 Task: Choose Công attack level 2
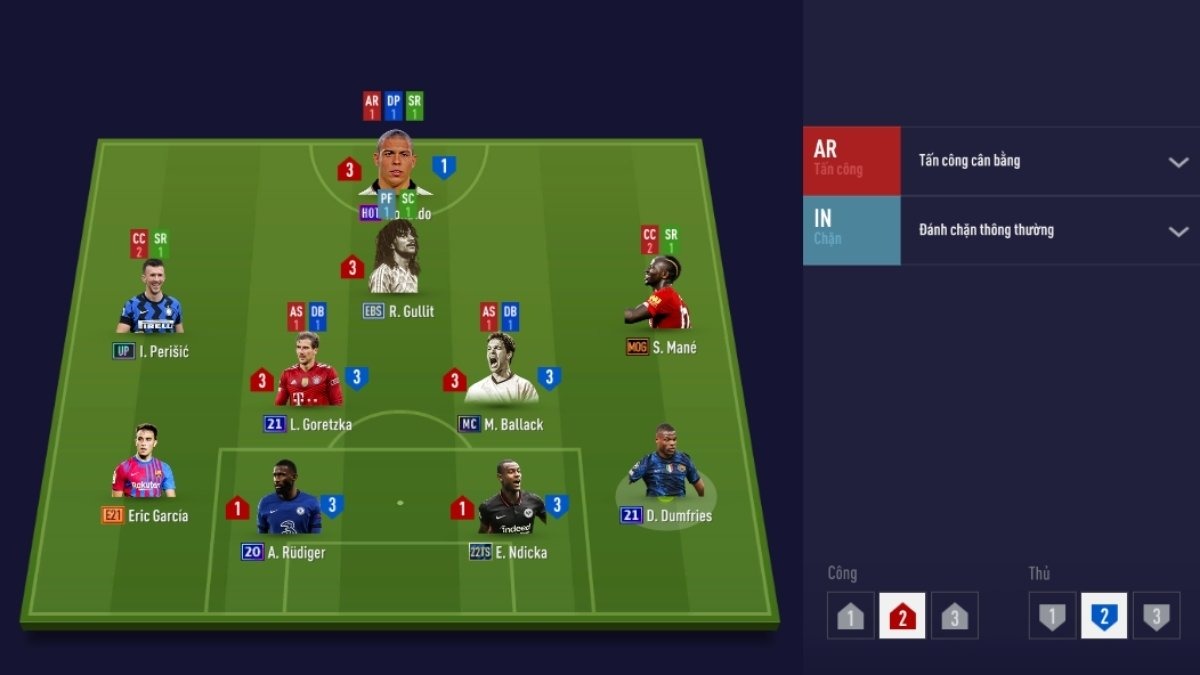pos(902,616)
